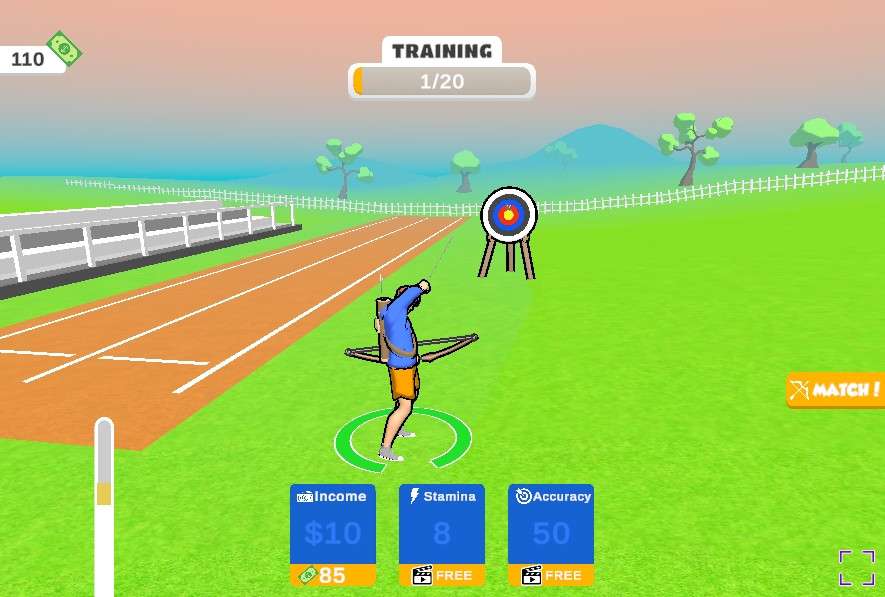This screenshot has width=885, height=597.
Task: Toggle fullscreen with the corner brackets icon
Action: [x=856, y=567]
